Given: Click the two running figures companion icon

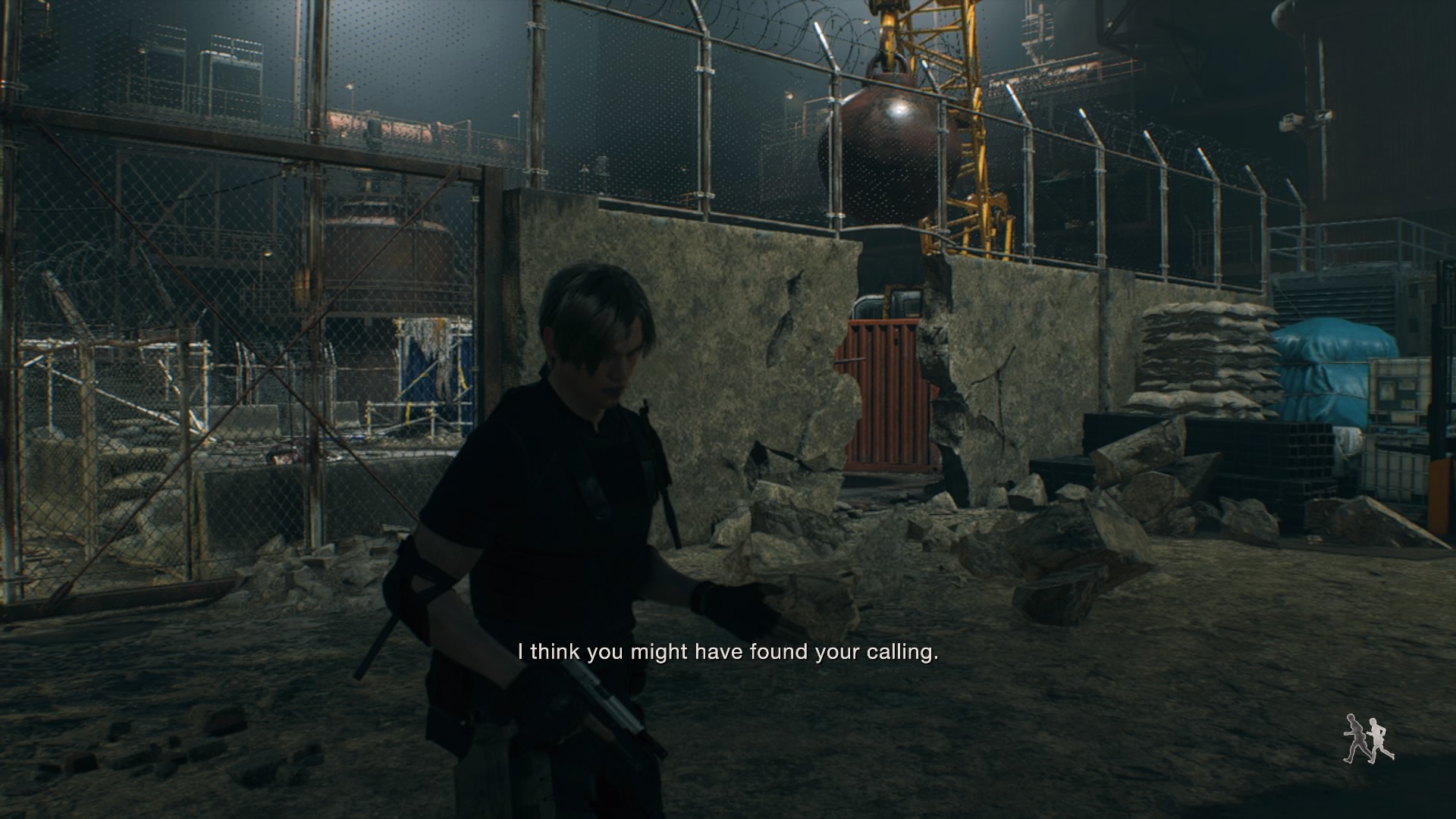Looking at the screenshot, I should (x=1368, y=738).
